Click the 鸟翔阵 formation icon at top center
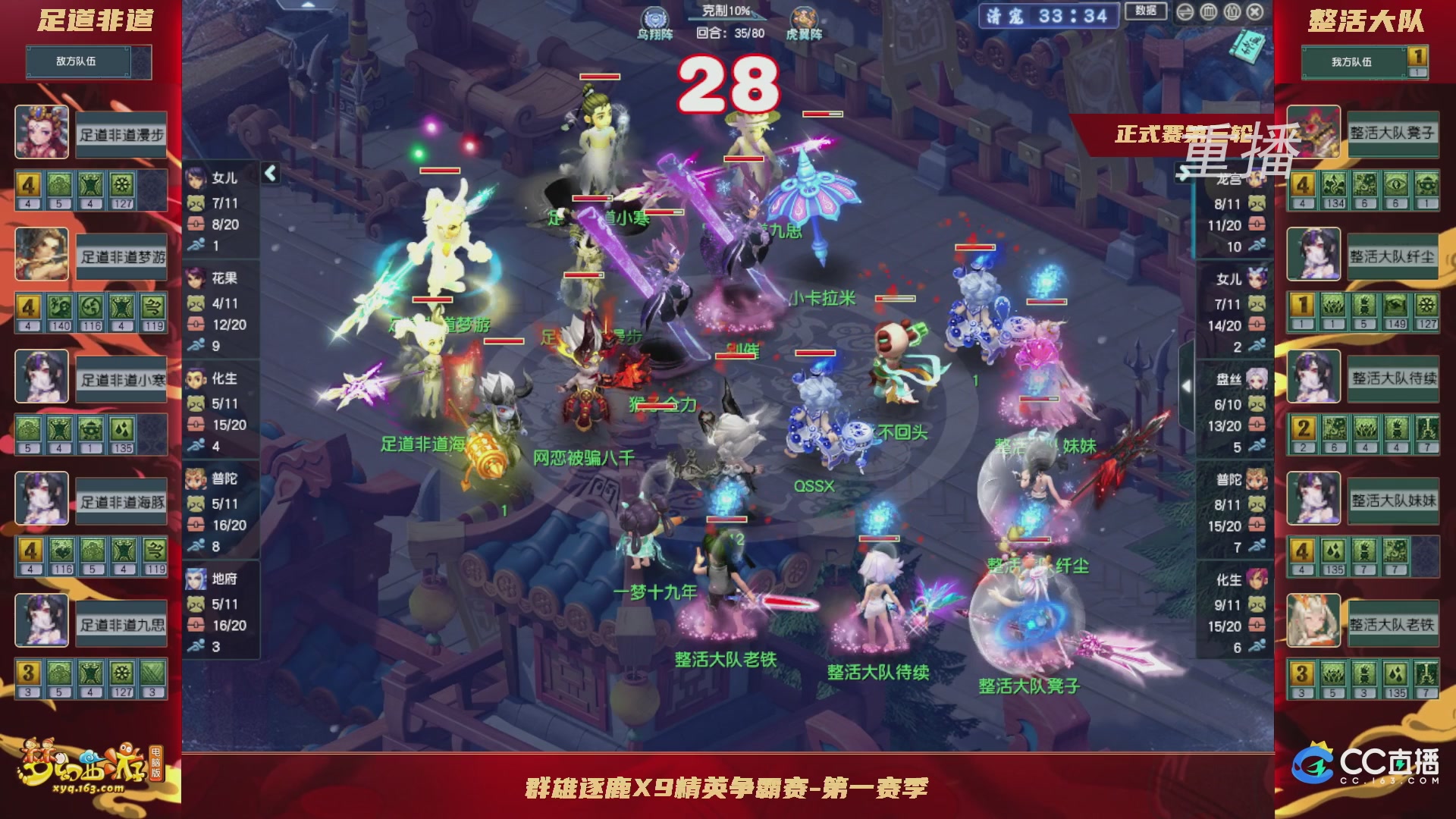This screenshot has height=819, width=1456. [x=654, y=17]
